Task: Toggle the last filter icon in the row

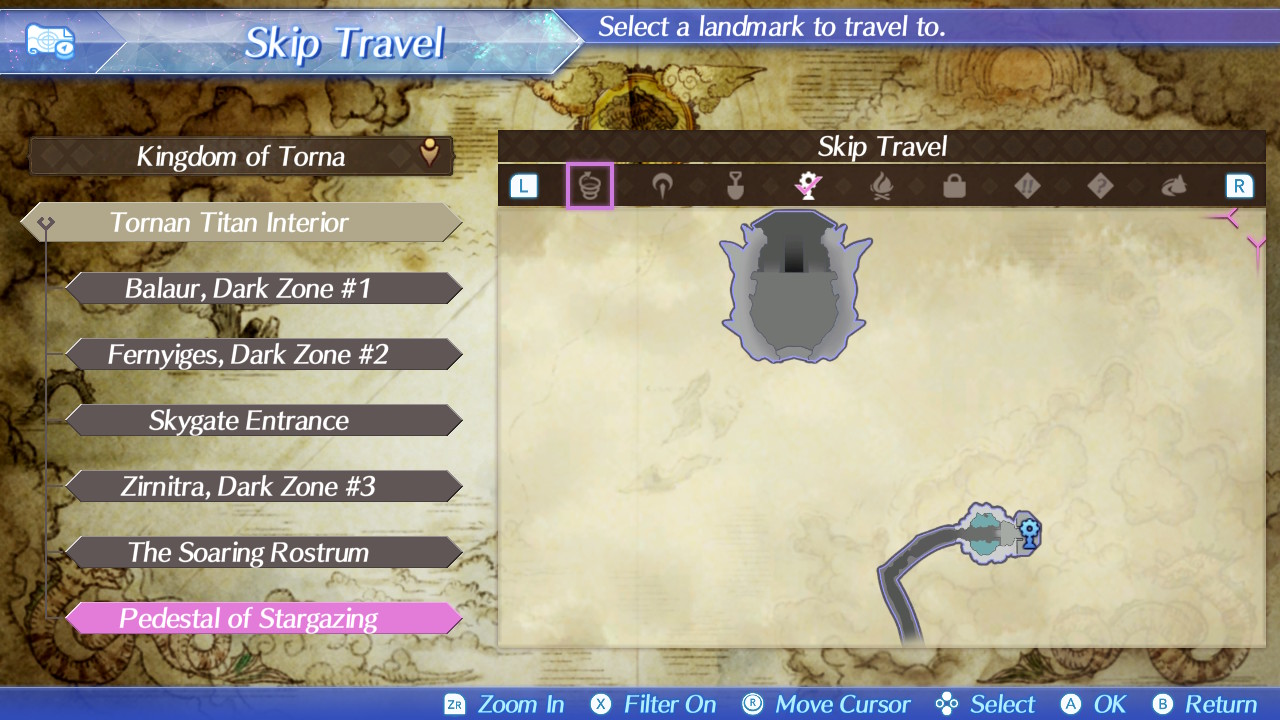Action: (1173, 186)
